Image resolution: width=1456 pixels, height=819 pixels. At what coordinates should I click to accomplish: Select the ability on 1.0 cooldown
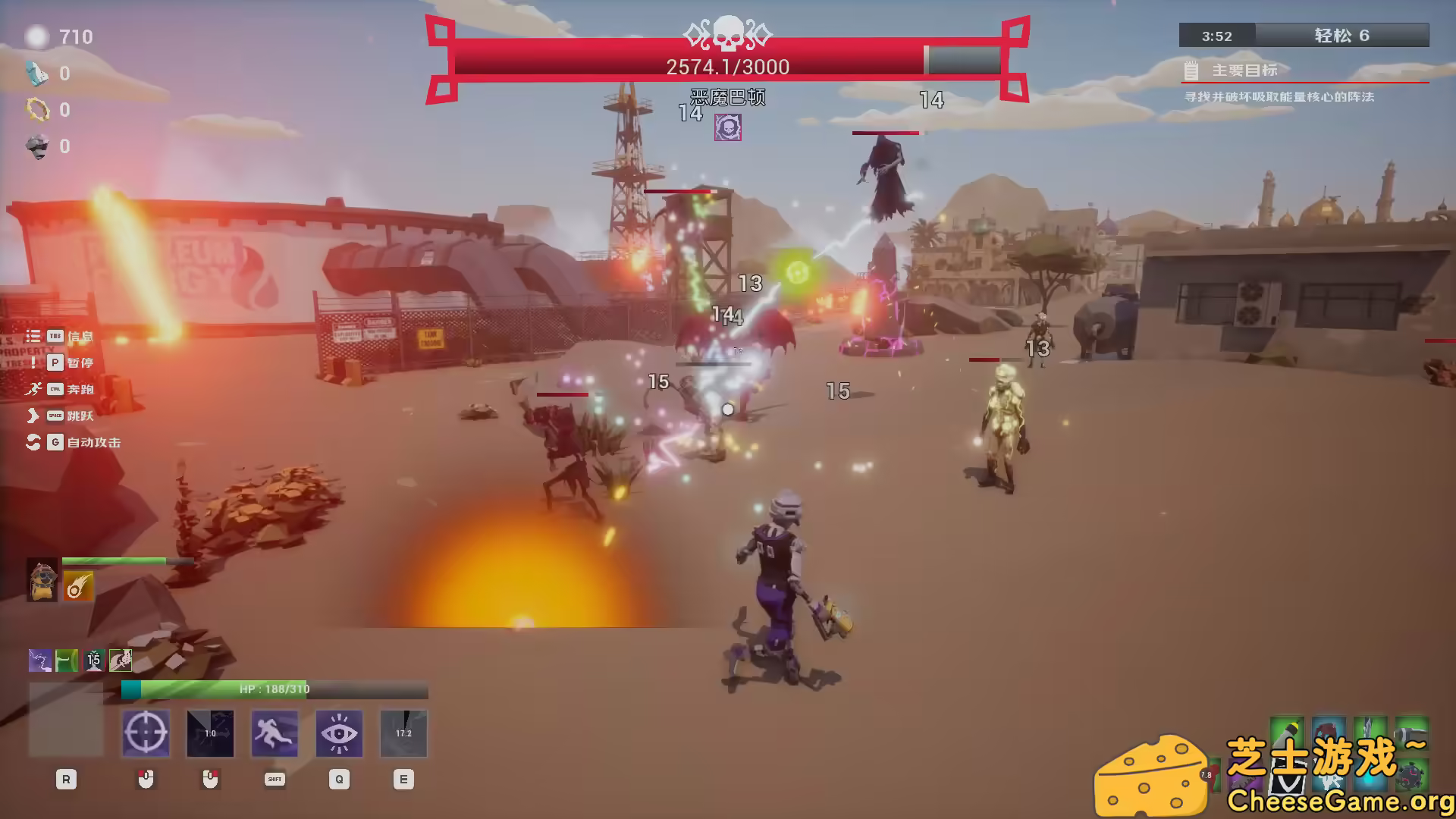210,733
